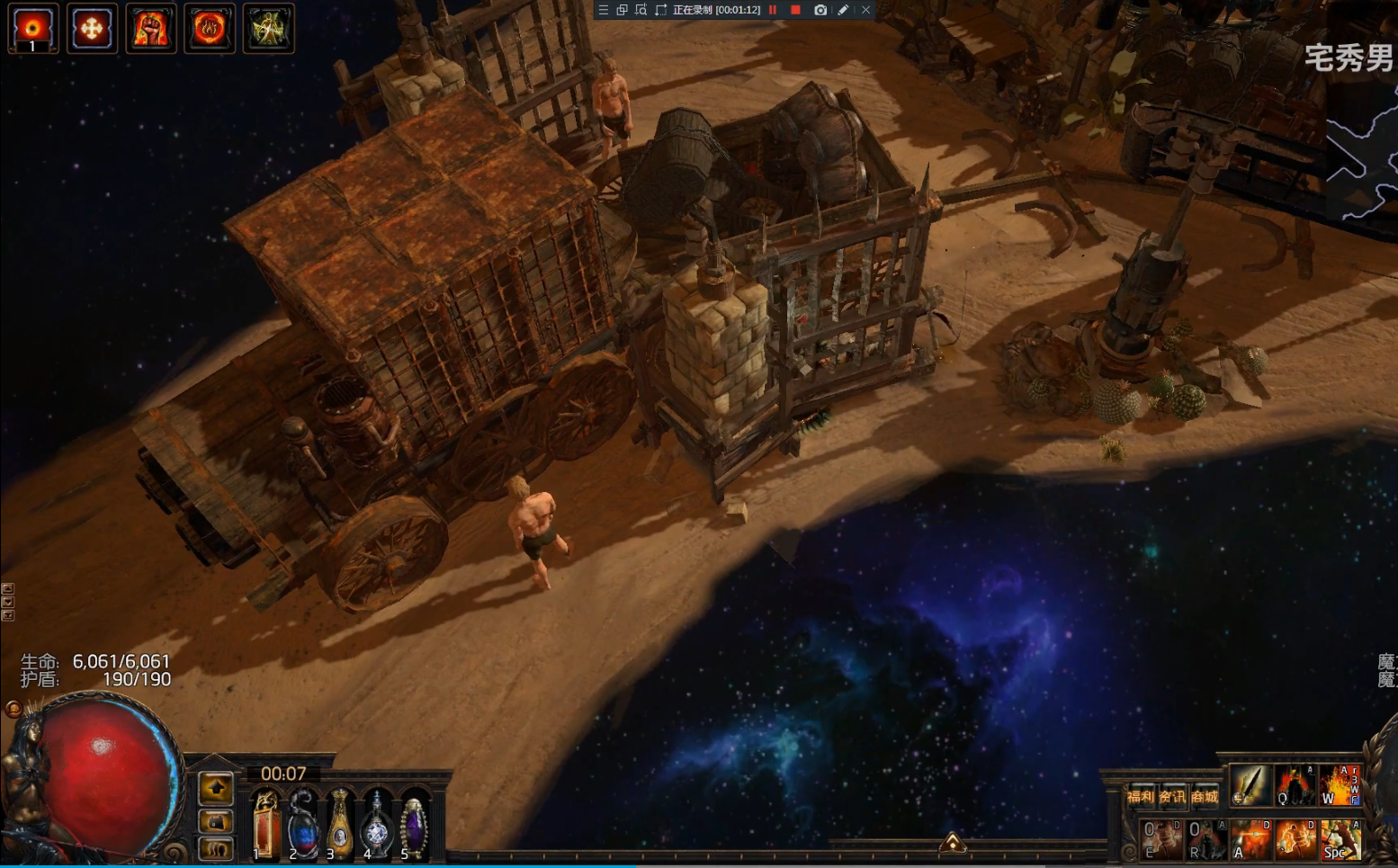Viewport: 1398px width, 868px height.
Task: Use the red lantern flask in slot 1
Action: click(x=266, y=823)
